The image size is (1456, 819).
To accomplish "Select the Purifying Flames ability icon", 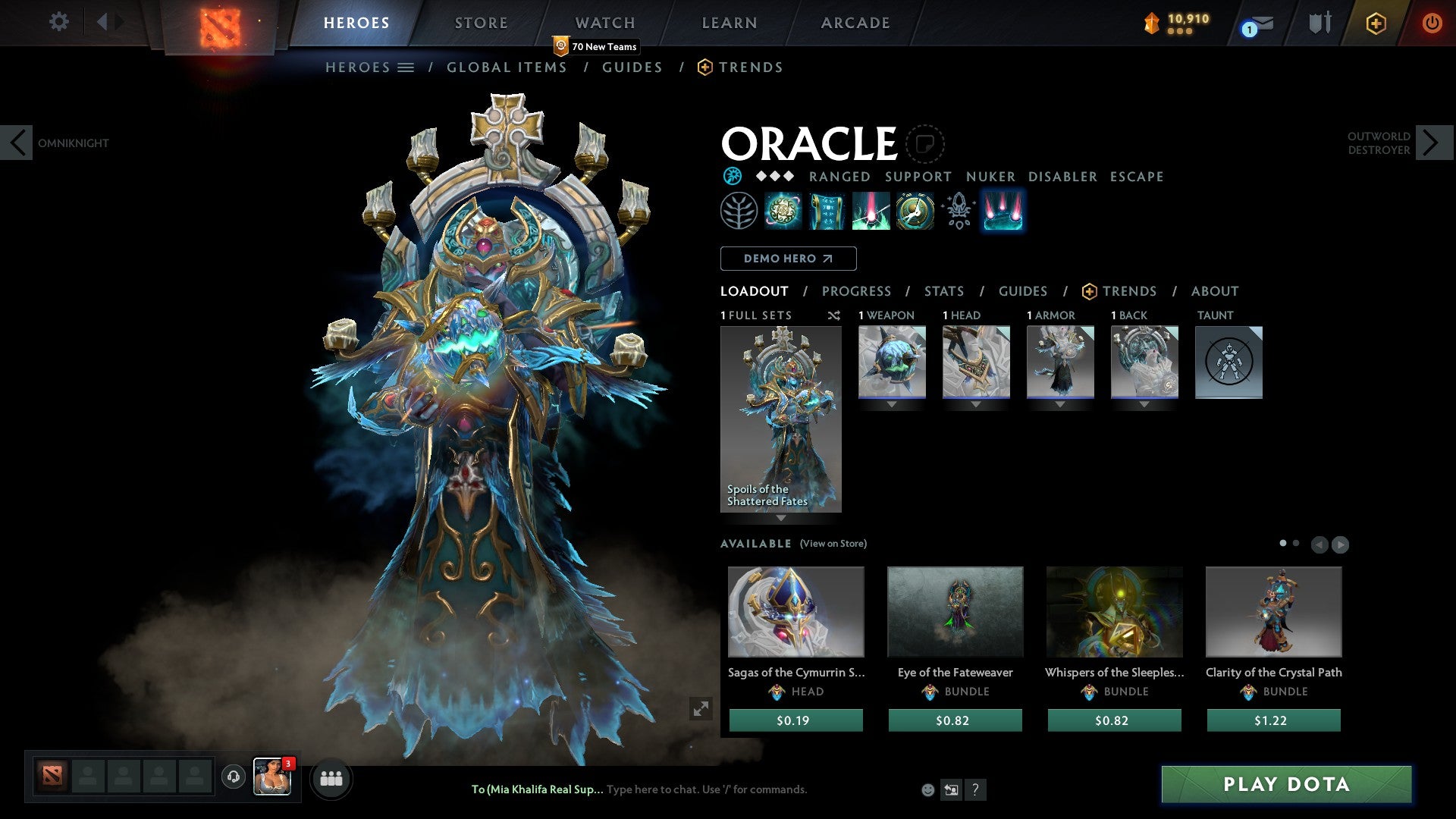I will [x=871, y=211].
